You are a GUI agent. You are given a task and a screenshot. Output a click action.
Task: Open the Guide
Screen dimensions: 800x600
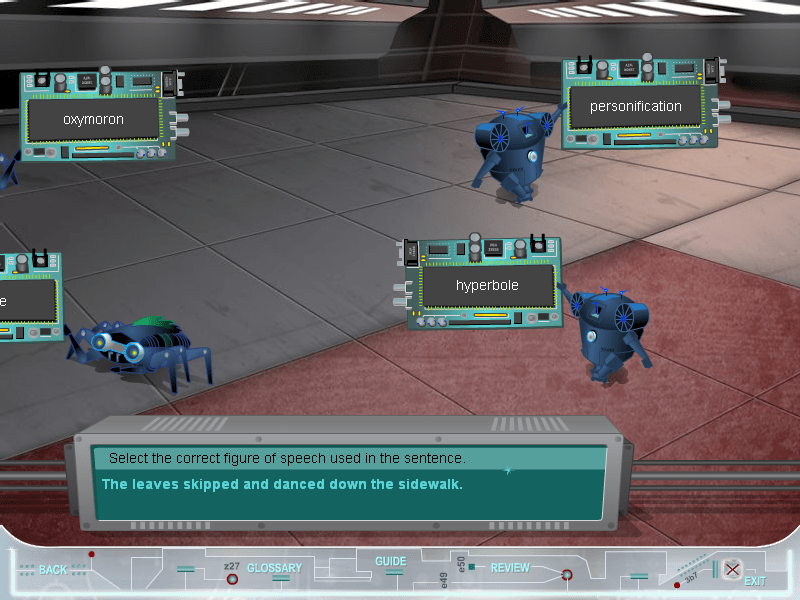coord(390,562)
